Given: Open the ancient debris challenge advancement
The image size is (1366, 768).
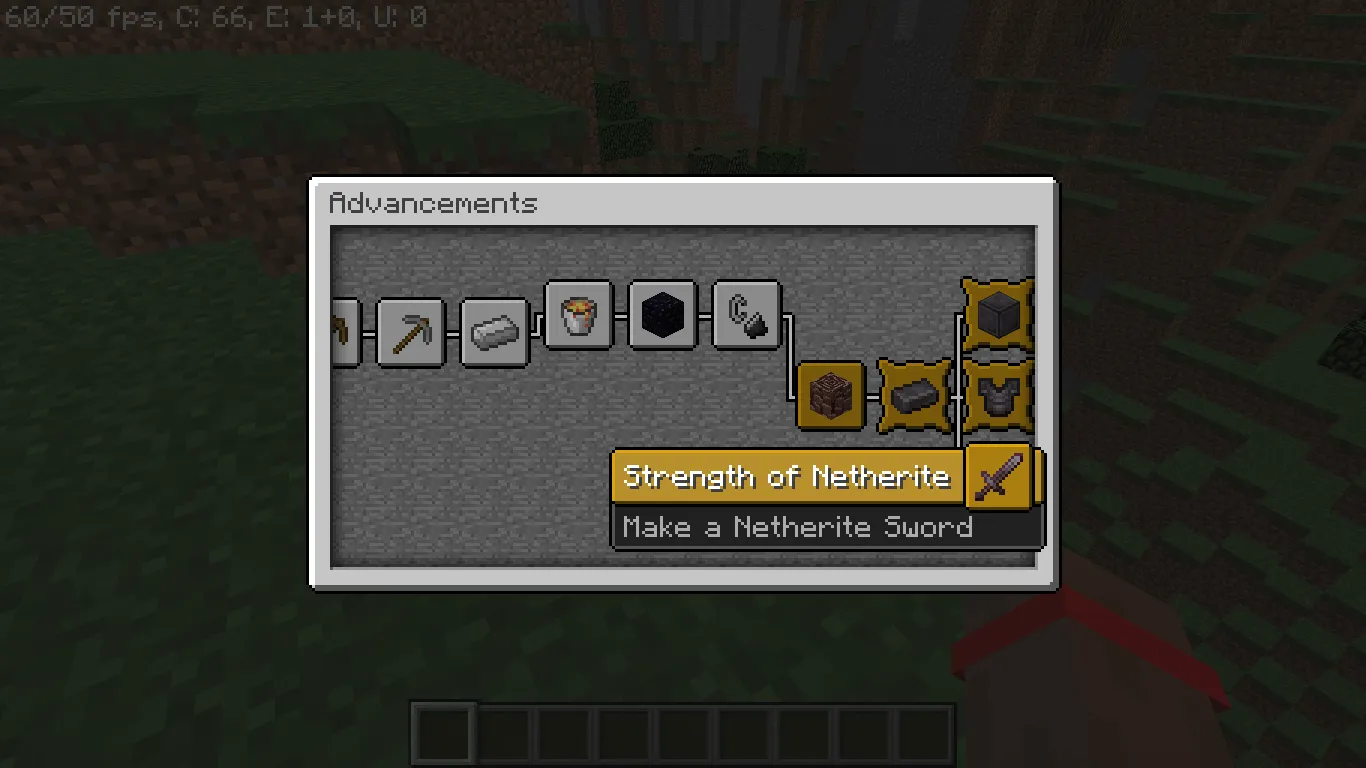Looking at the screenshot, I should point(830,394).
